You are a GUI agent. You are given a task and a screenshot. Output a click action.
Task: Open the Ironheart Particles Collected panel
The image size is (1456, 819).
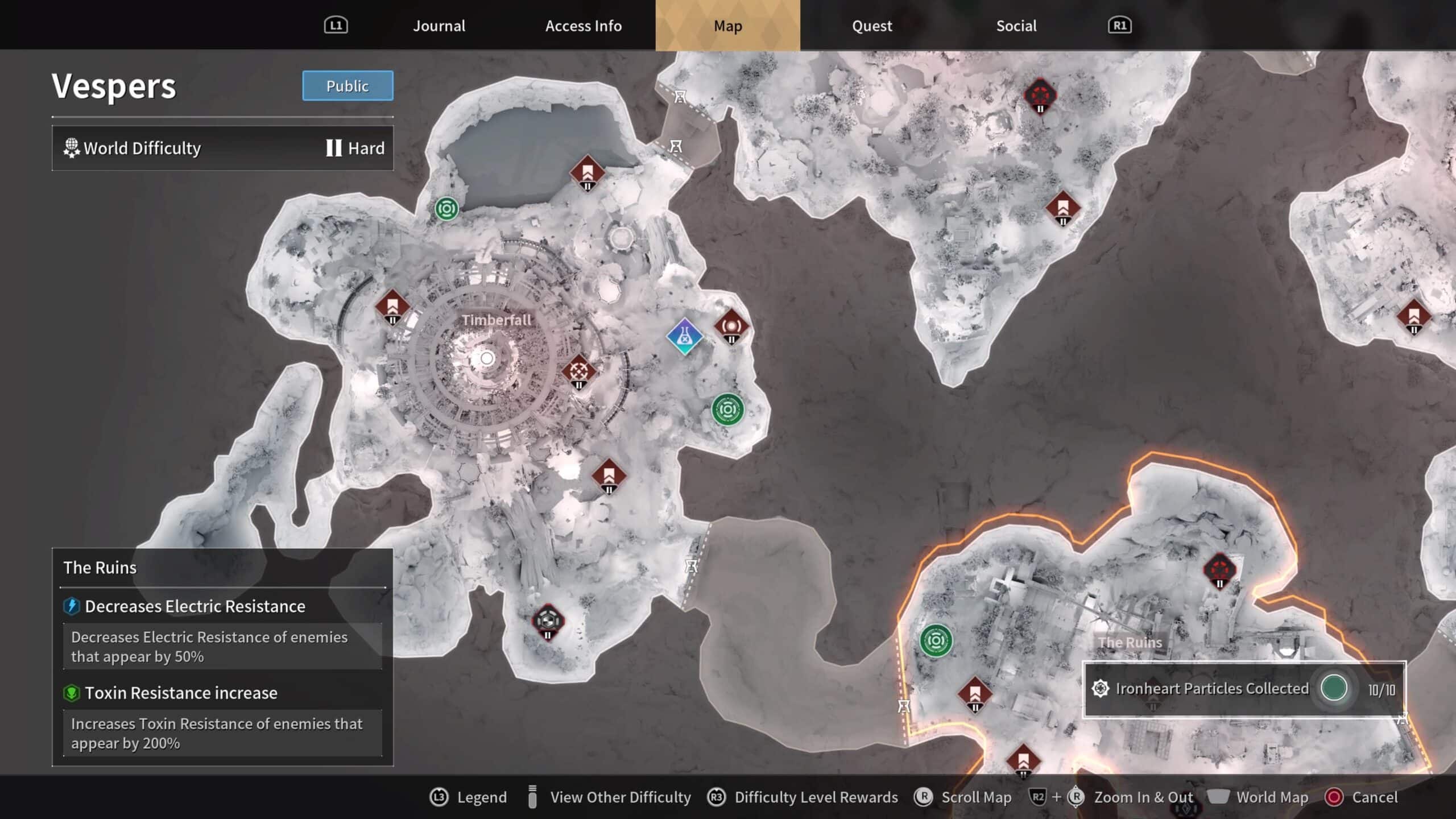coord(1244,689)
